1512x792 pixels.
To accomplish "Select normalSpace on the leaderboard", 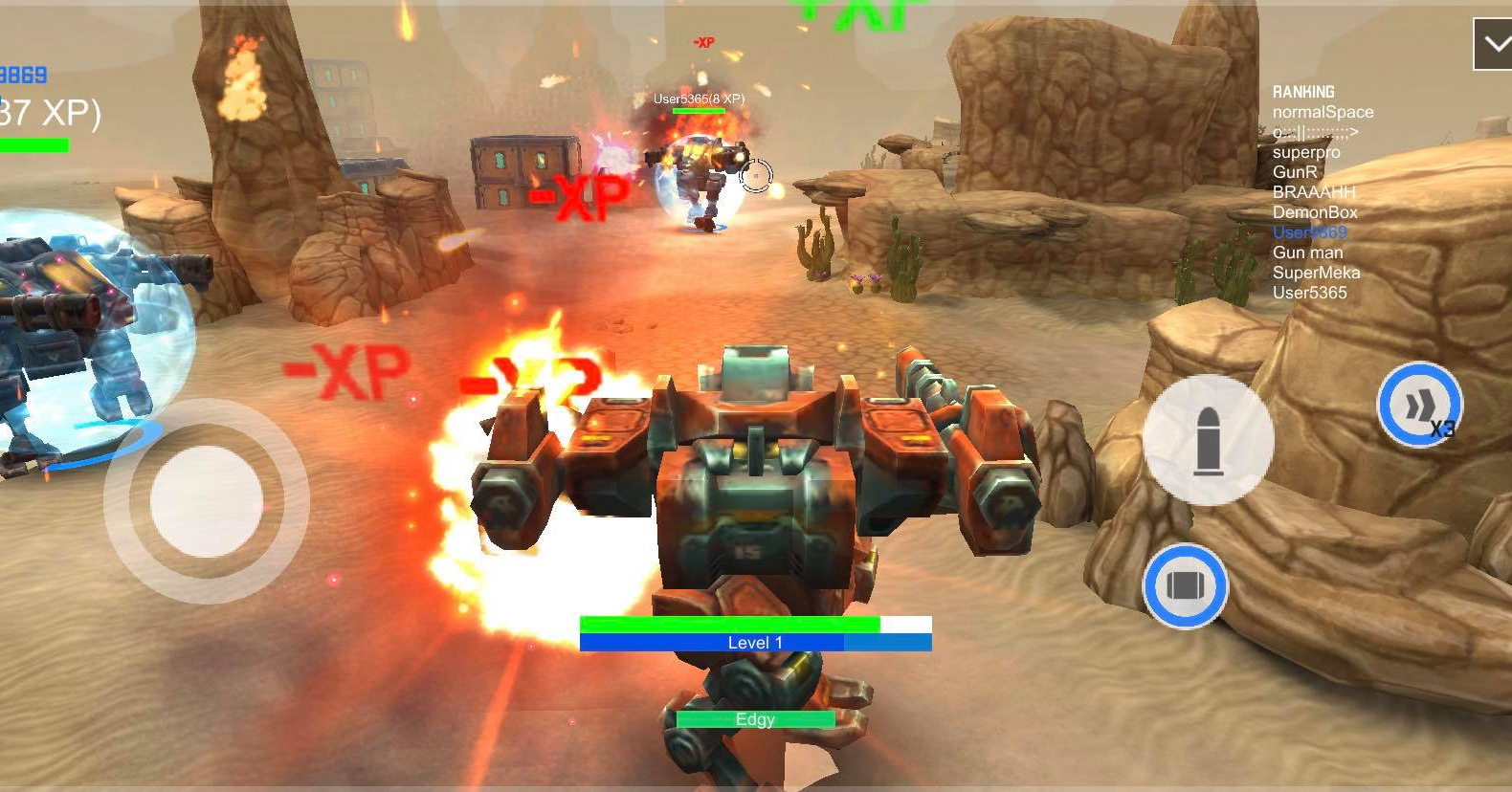I will (1323, 112).
